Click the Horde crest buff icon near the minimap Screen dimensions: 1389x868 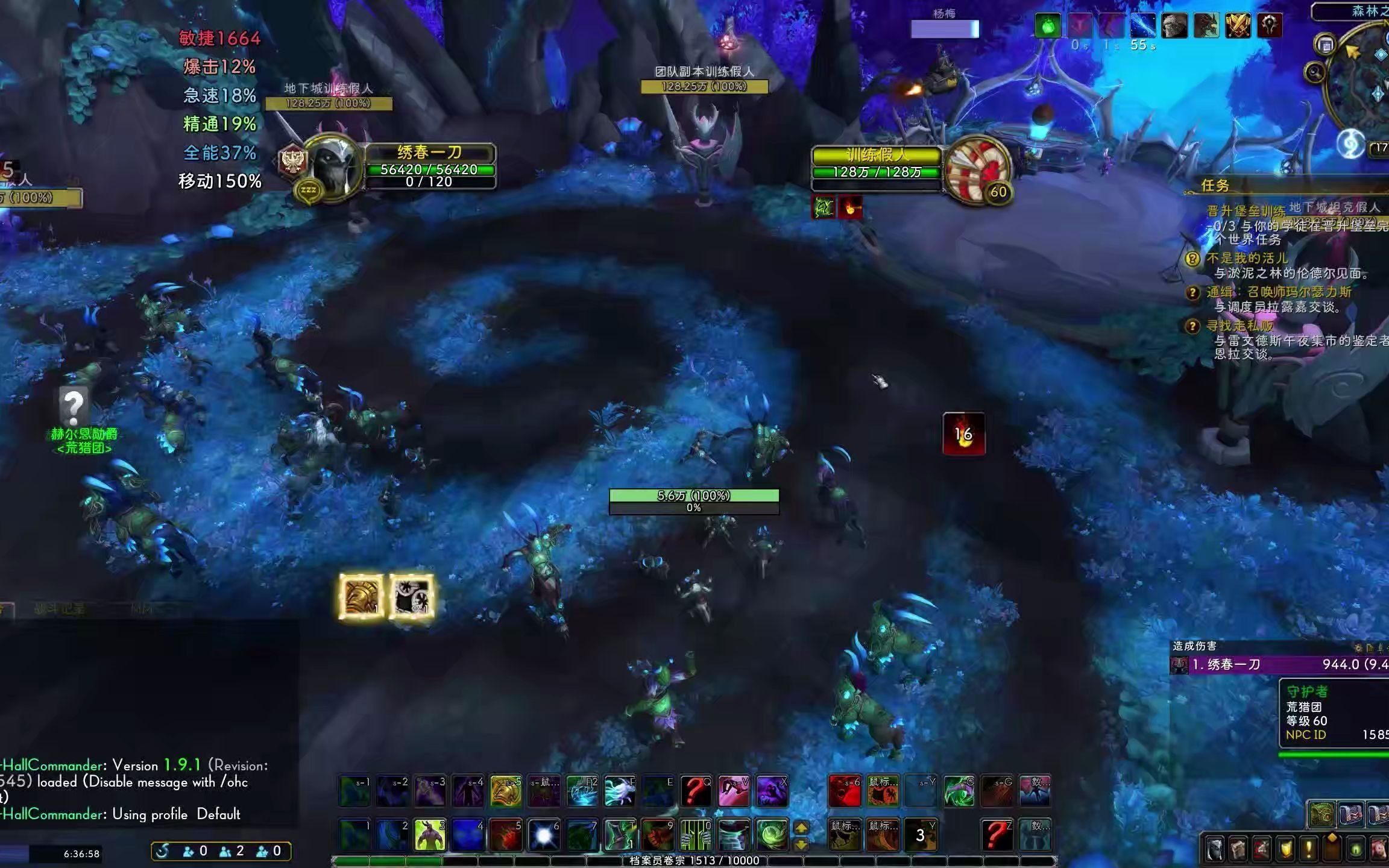[1270, 25]
